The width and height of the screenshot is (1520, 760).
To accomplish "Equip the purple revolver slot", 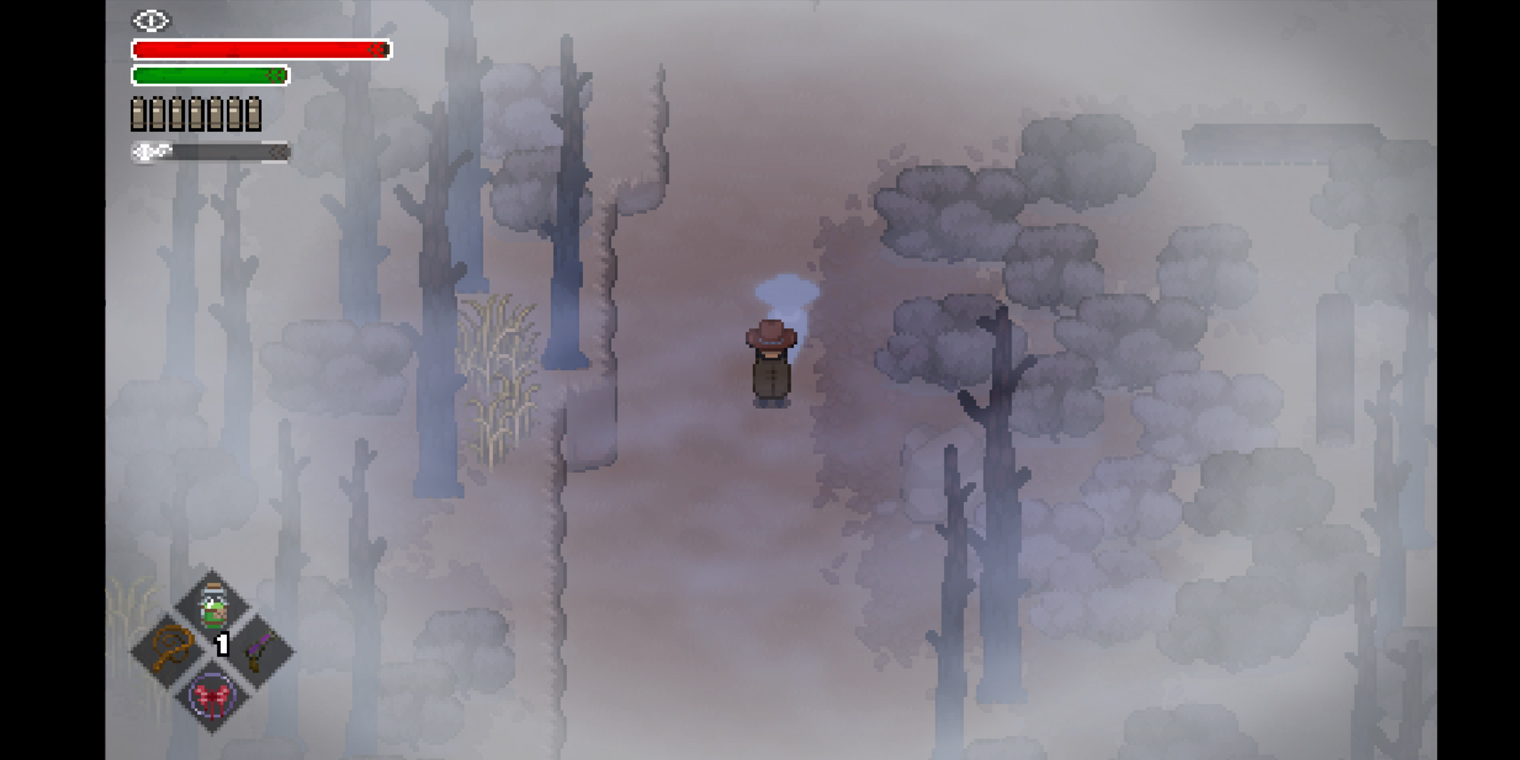I will (x=256, y=649).
